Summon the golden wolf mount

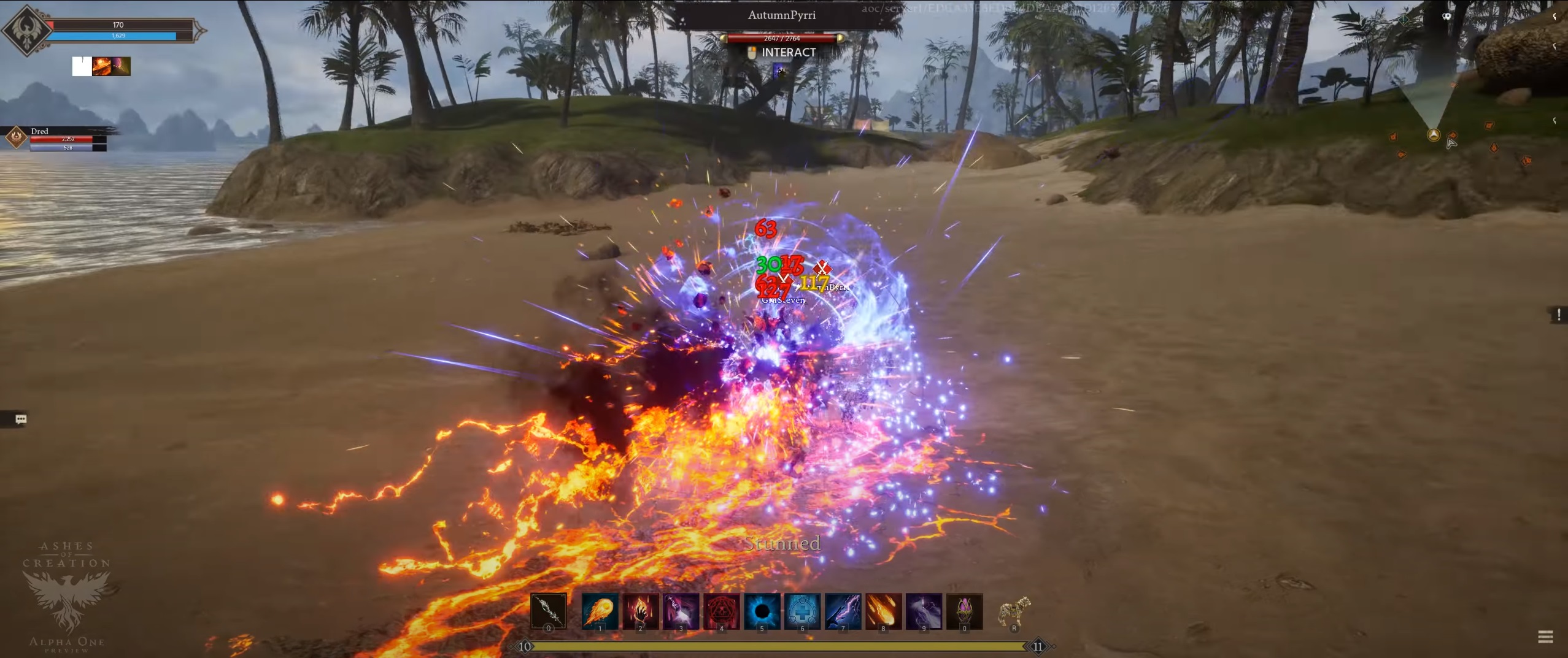(x=1014, y=611)
